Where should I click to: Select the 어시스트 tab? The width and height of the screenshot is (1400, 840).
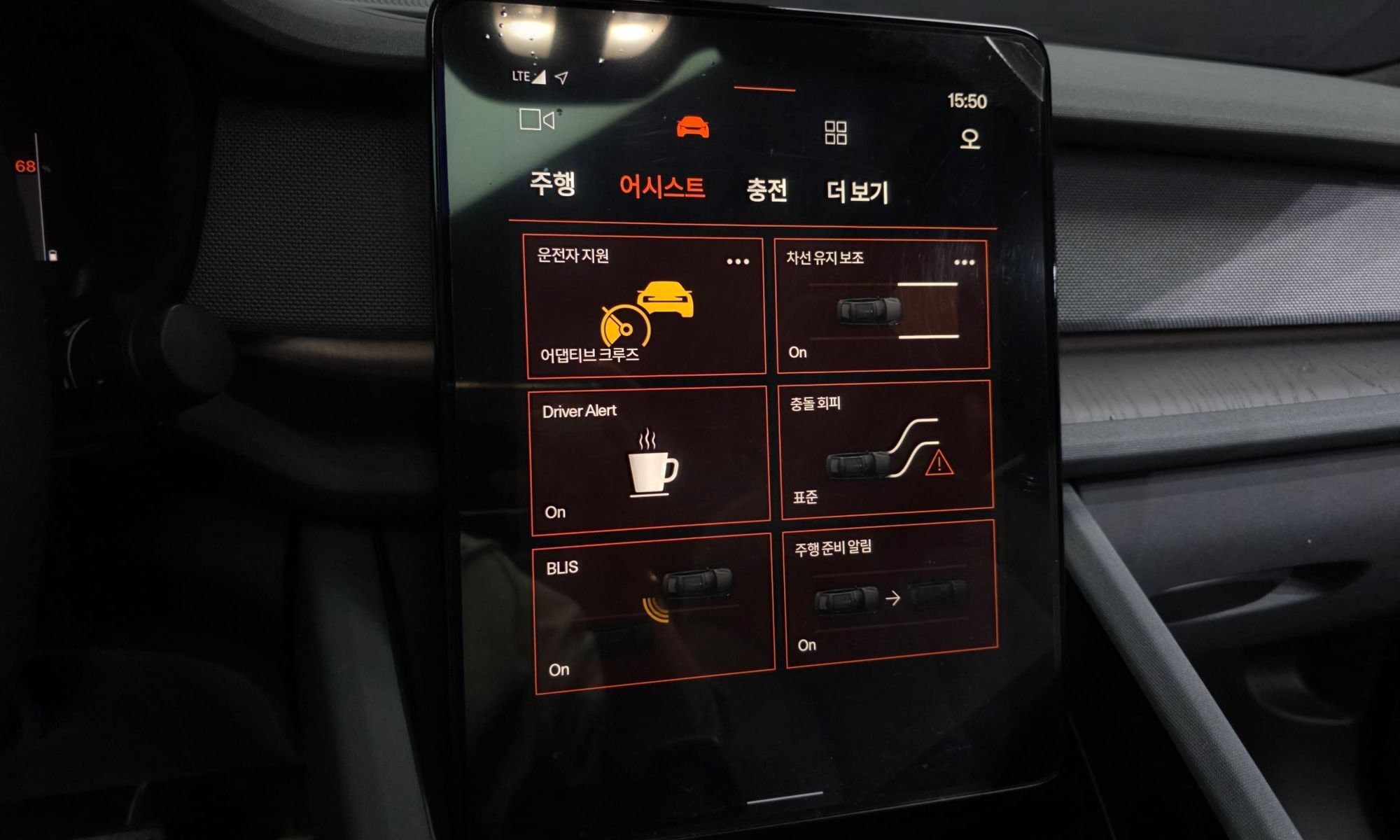[x=661, y=187]
